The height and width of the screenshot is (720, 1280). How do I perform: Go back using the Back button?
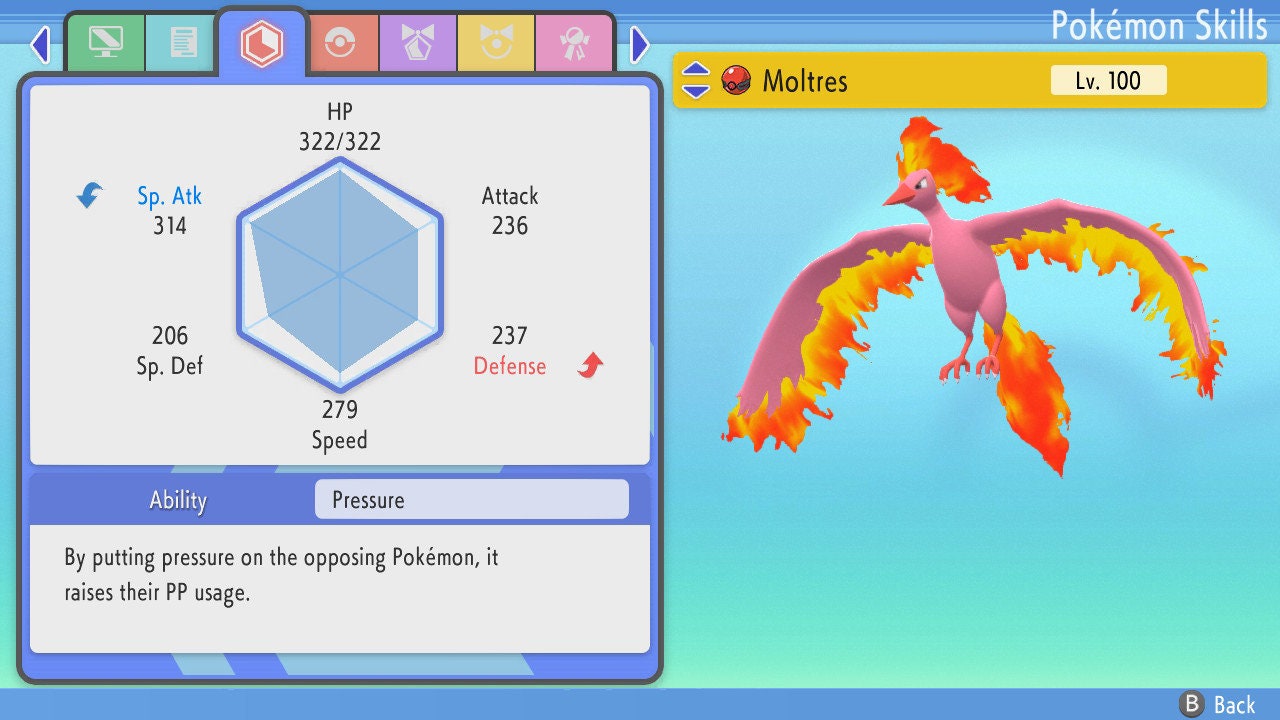[x=1217, y=704]
